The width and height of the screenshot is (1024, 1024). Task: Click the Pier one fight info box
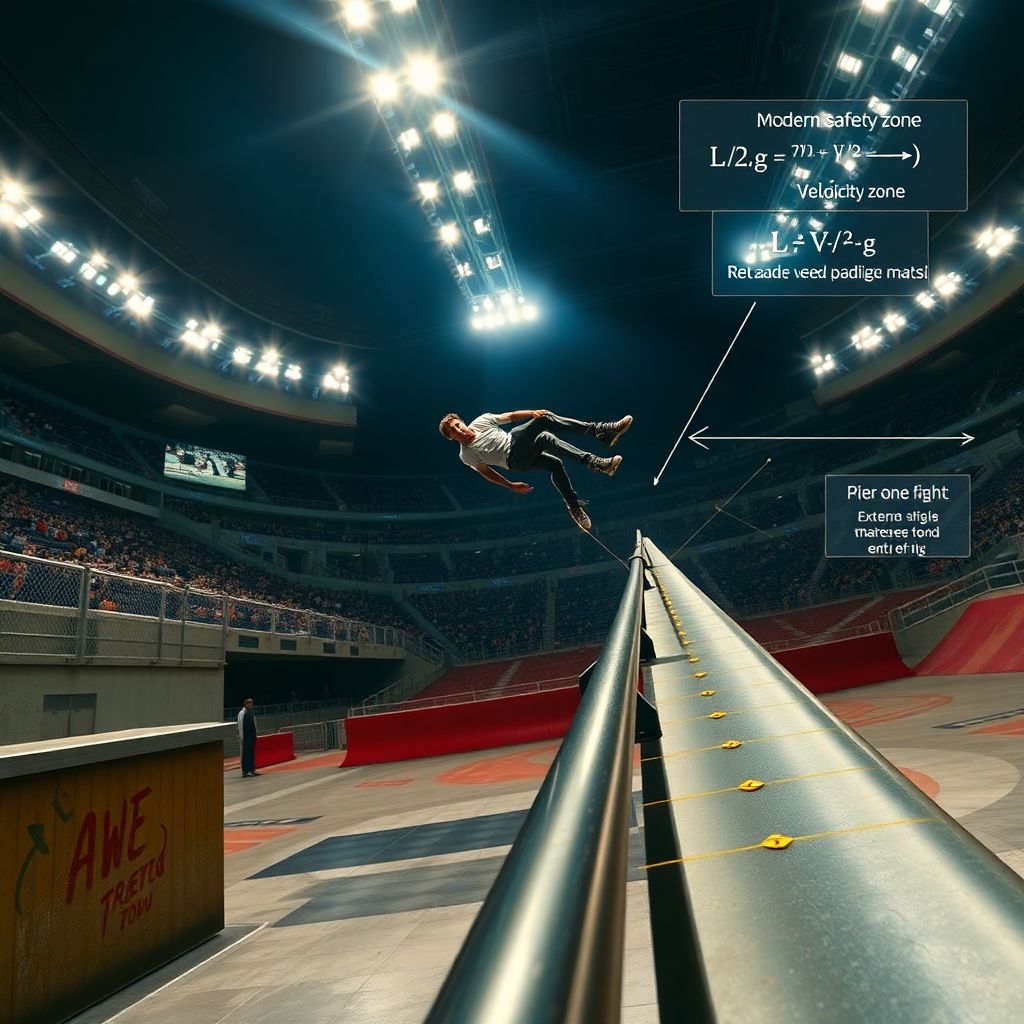(x=897, y=516)
